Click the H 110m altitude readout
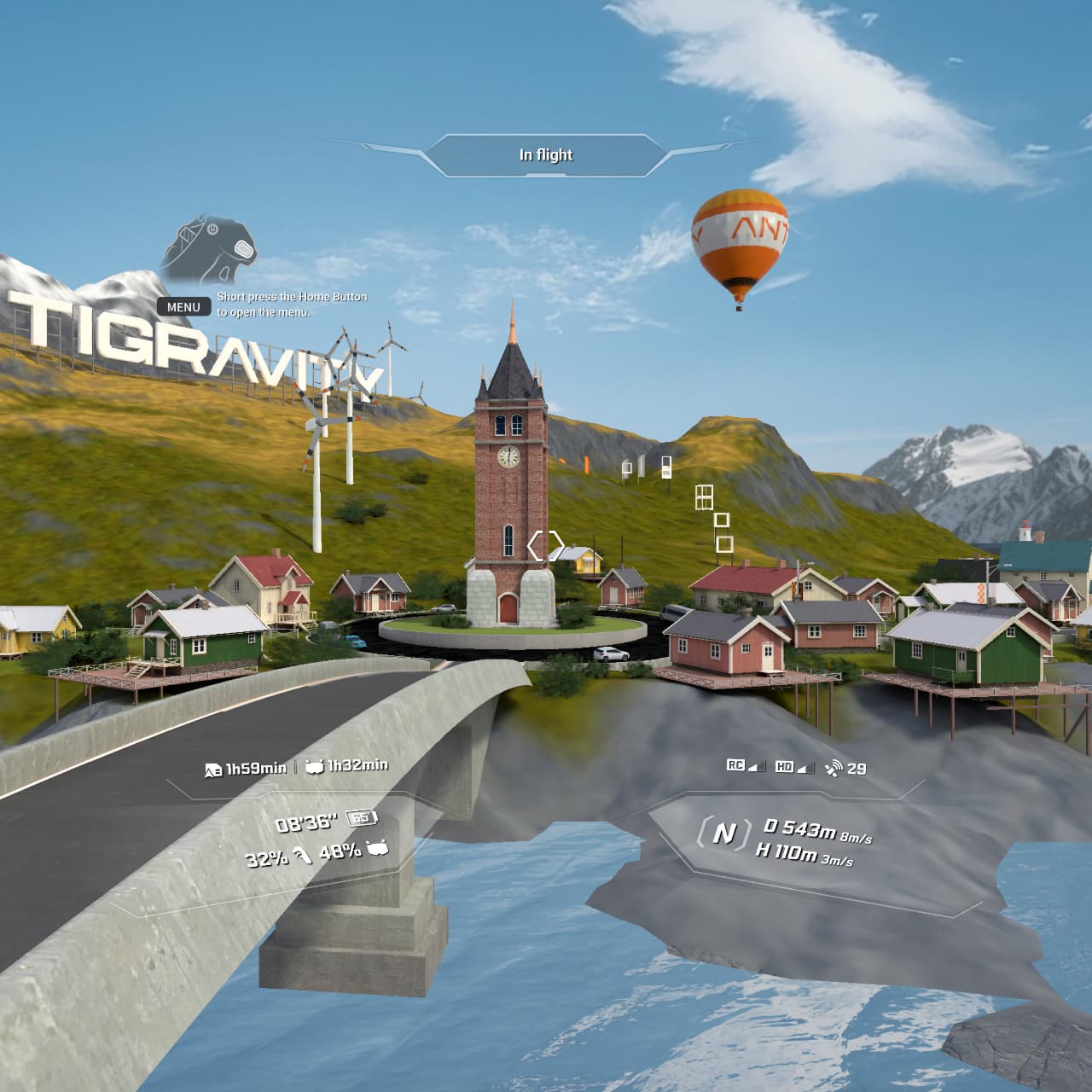Screen dimensions: 1092x1092 tap(787, 853)
